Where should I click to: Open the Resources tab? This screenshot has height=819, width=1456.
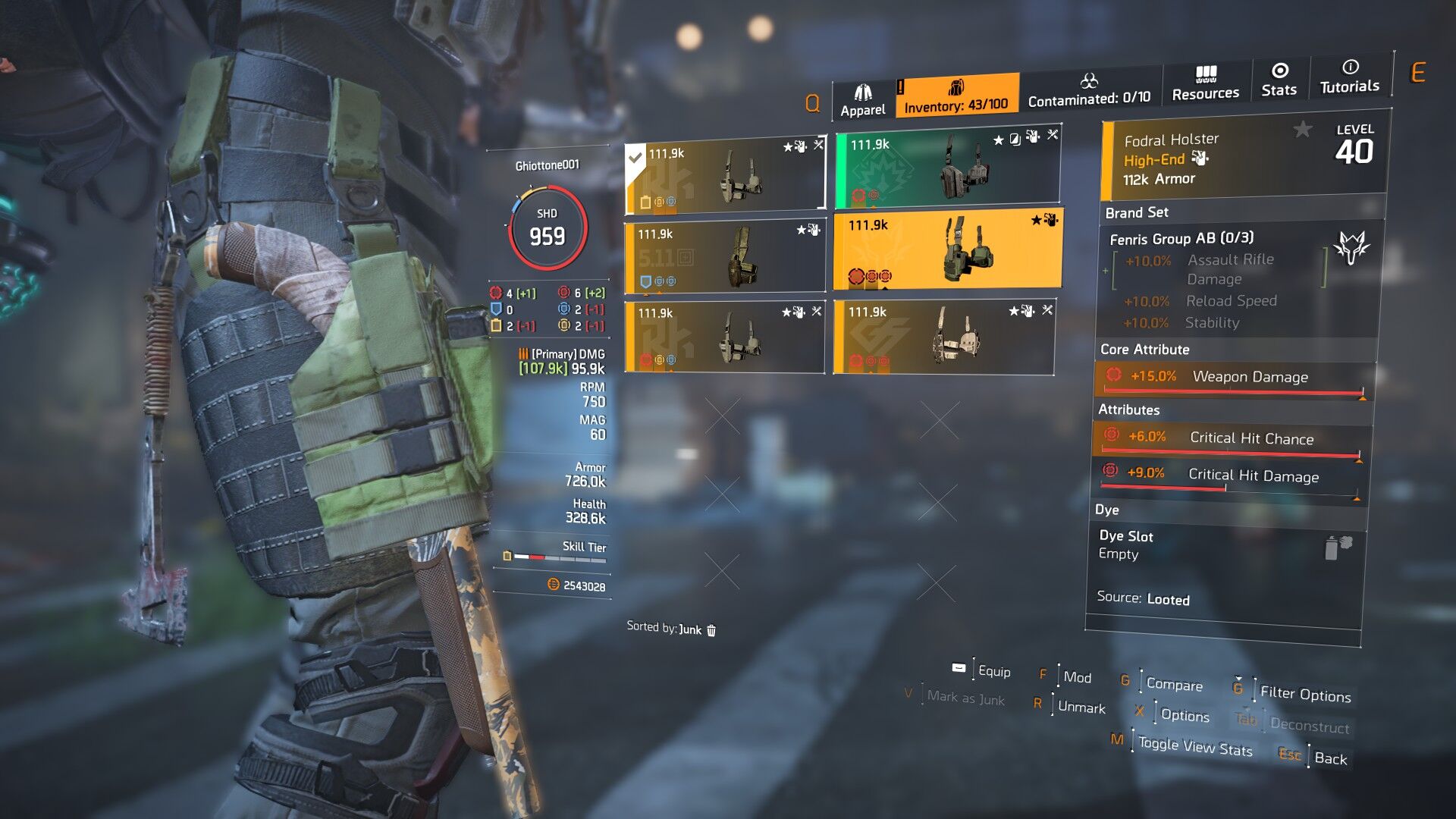[x=1205, y=83]
